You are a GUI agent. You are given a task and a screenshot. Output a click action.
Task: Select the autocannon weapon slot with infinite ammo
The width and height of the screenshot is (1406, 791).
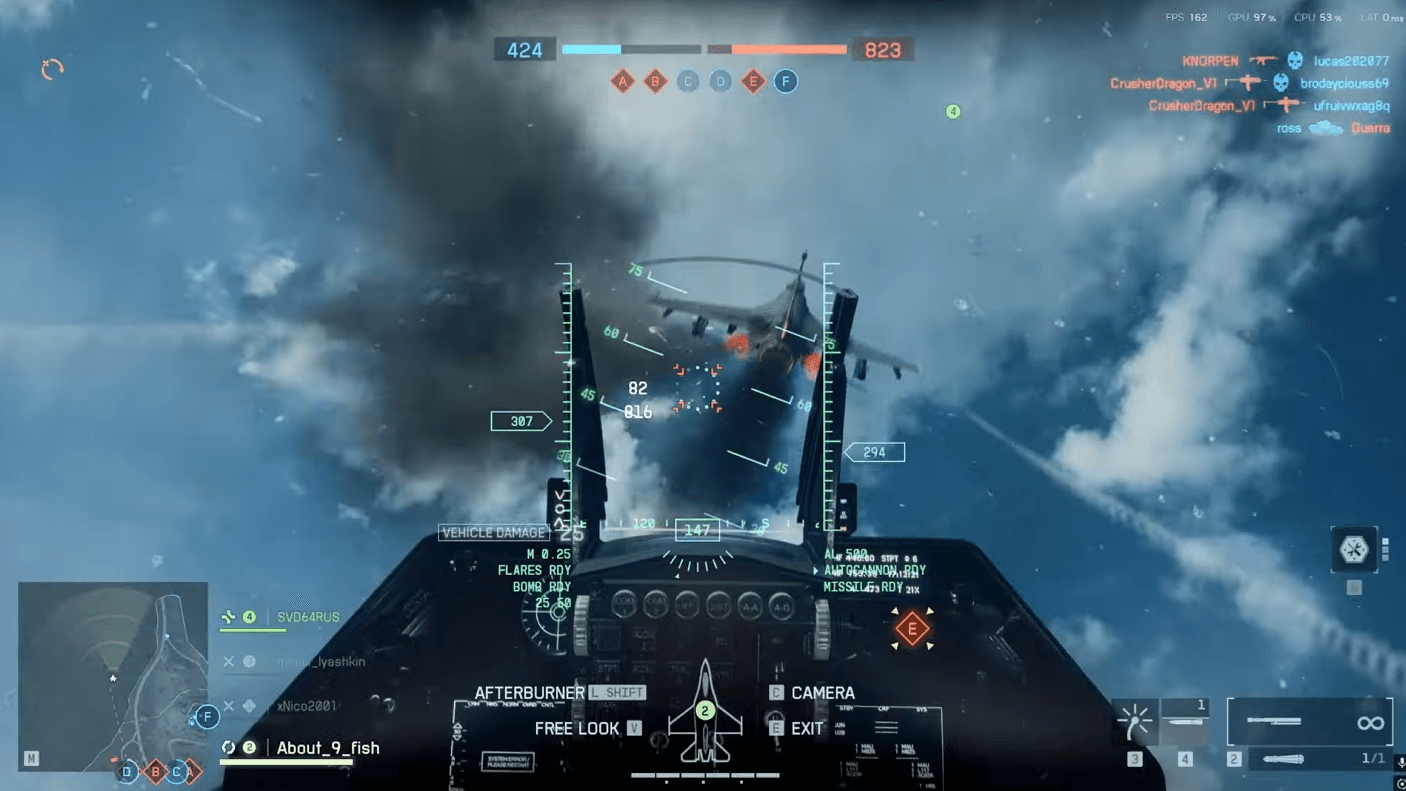coord(1310,721)
